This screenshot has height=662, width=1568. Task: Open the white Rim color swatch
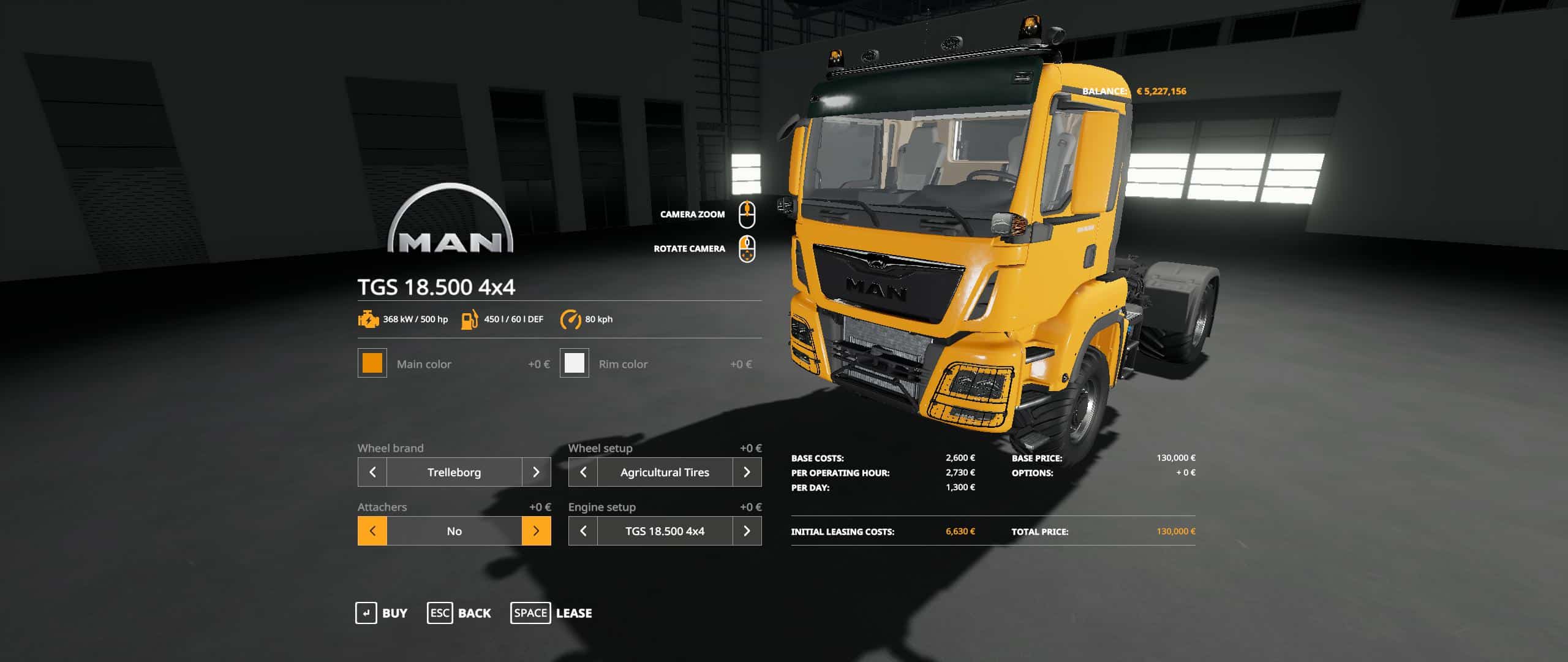click(574, 363)
